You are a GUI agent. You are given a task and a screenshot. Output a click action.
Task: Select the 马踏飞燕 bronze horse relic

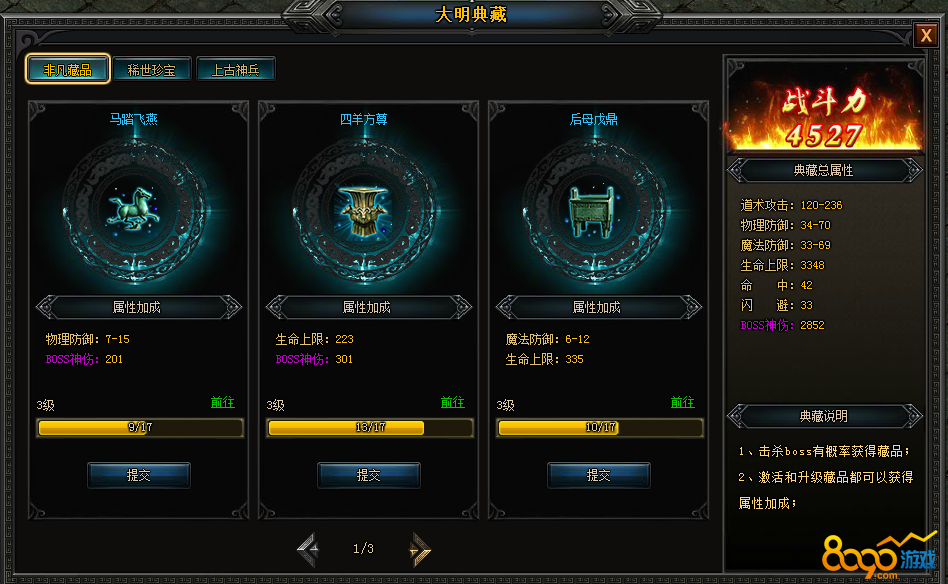click(134, 205)
